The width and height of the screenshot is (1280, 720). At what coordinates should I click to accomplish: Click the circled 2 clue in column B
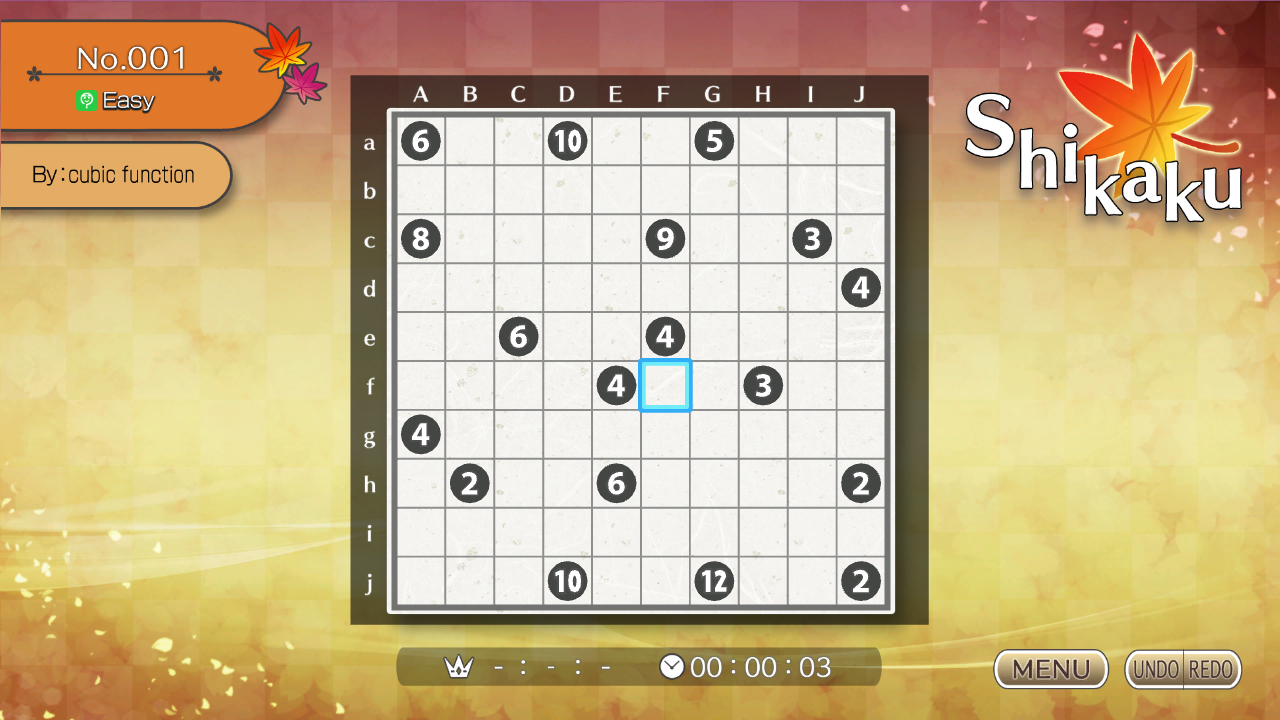[470, 483]
